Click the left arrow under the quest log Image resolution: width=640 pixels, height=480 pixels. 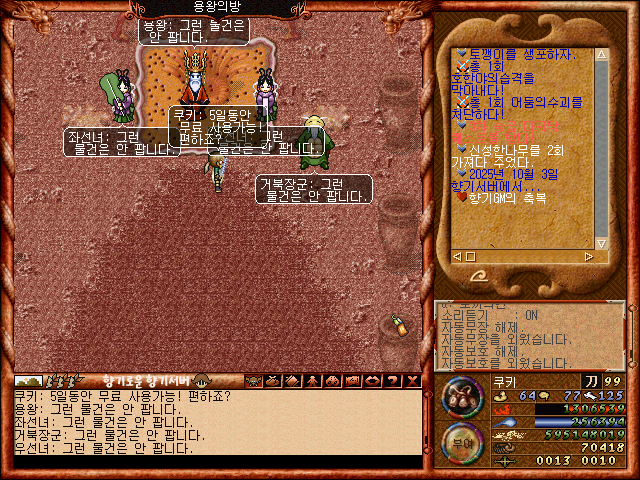pos(459,256)
